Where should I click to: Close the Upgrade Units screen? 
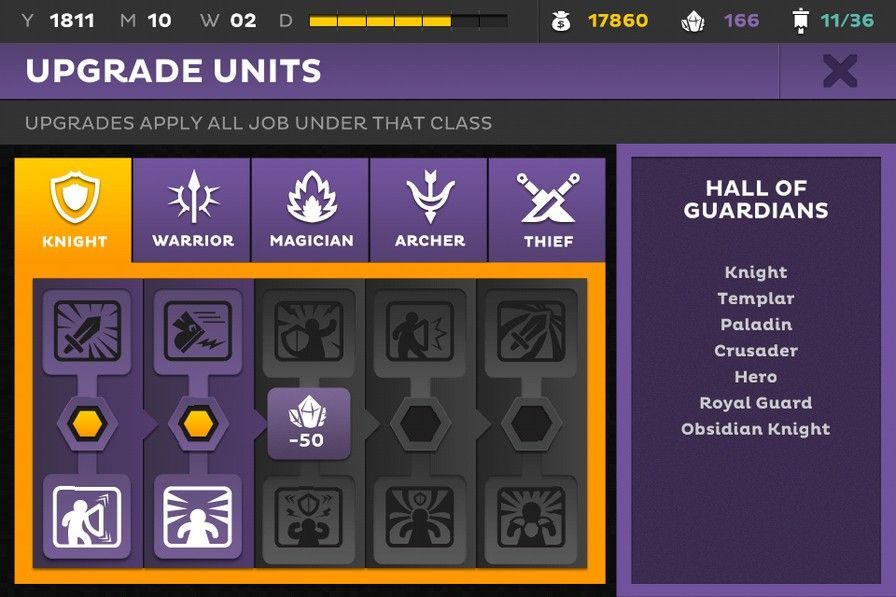click(839, 71)
